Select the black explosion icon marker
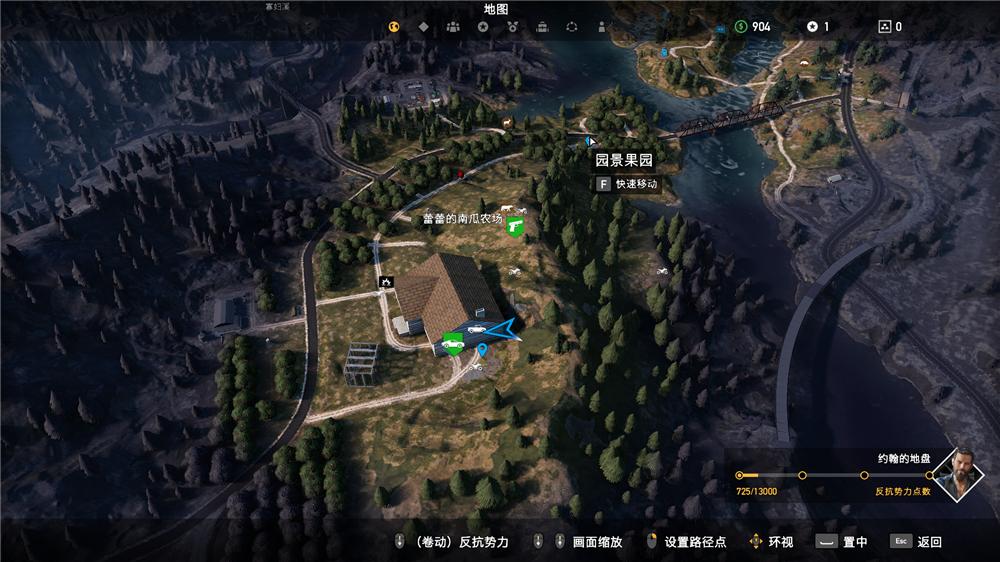1000x562 pixels. tap(384, 283)
